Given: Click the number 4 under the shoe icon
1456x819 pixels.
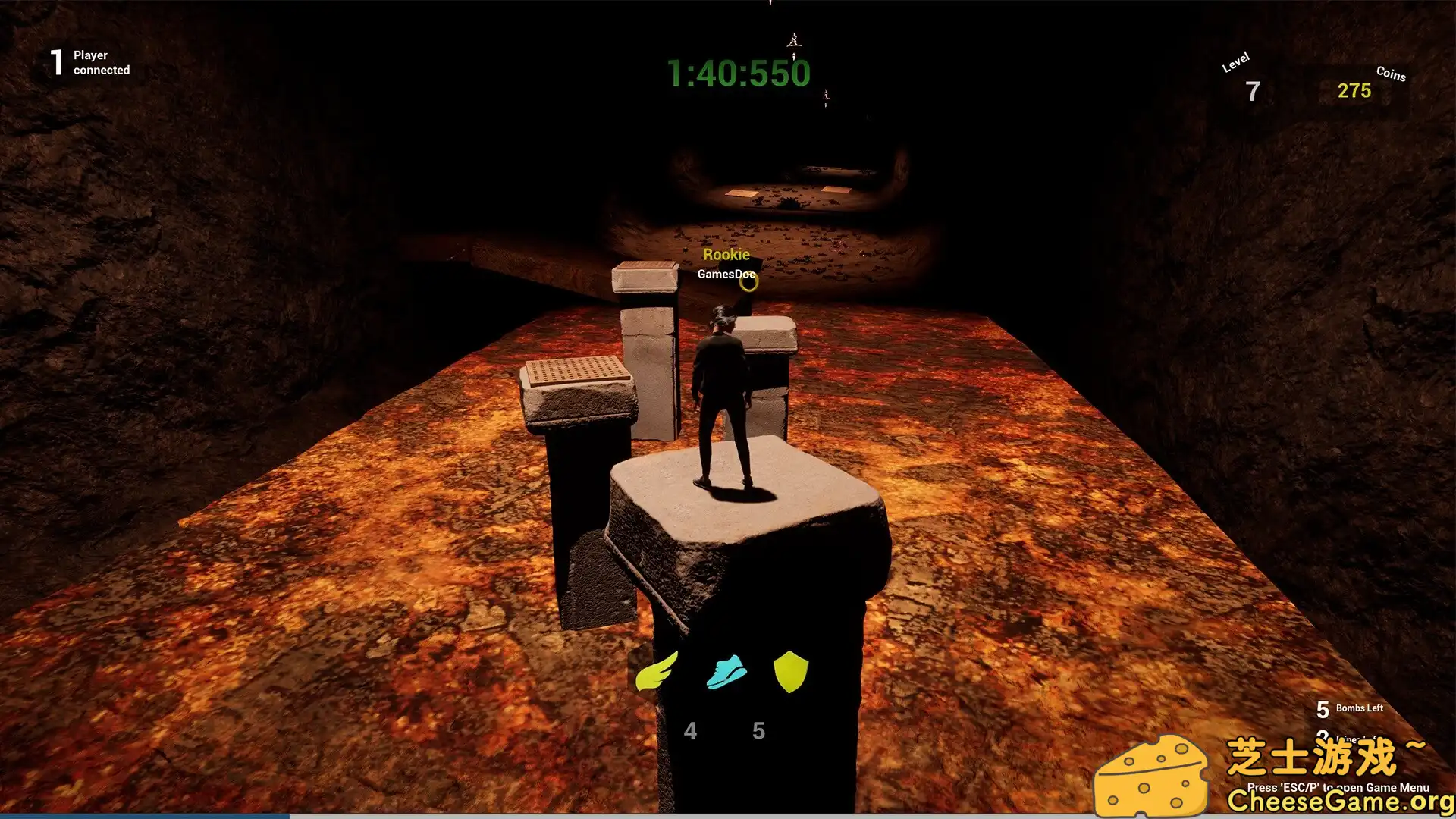Looking at the screenshot, I should (x=691, y=731).
